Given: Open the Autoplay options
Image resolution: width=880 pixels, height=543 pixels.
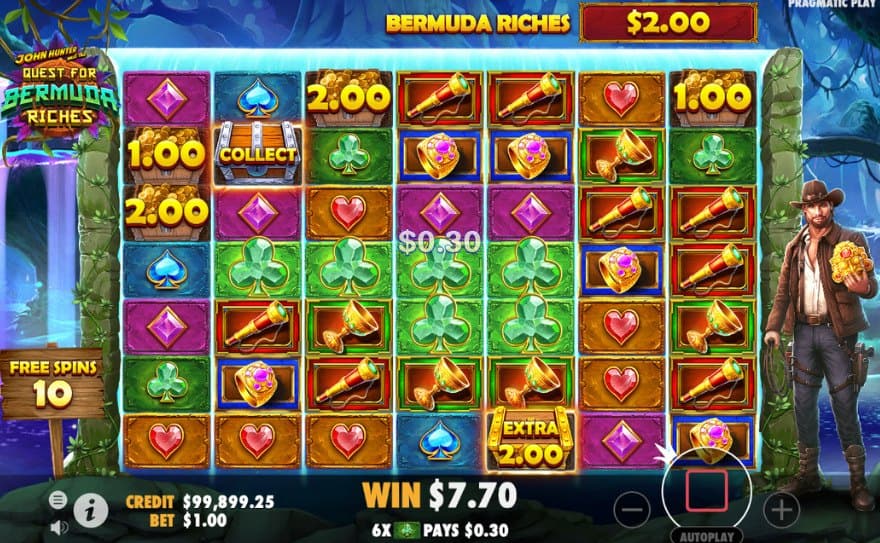Looking at the screenshot, I should (708, 536).
